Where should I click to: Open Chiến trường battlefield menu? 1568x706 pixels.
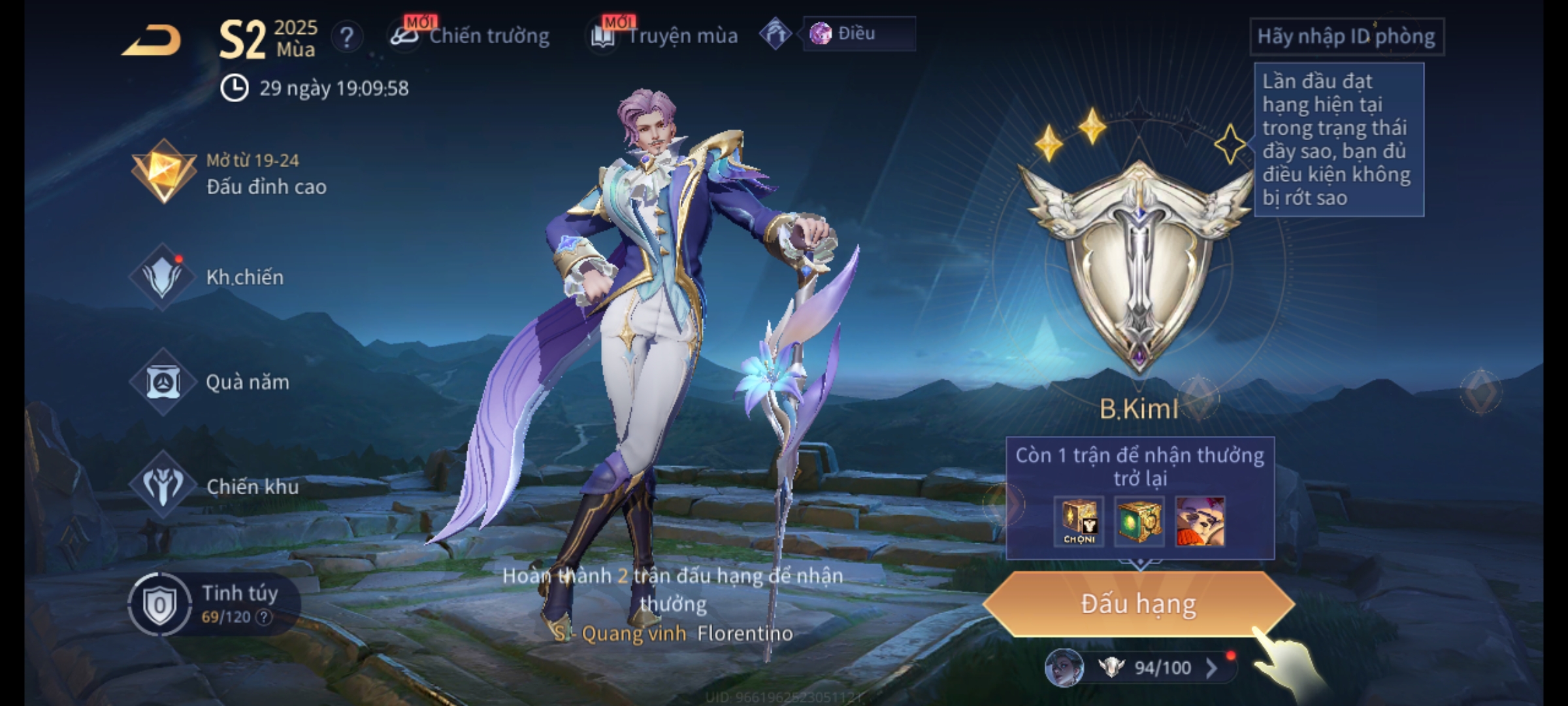(470, 36)
